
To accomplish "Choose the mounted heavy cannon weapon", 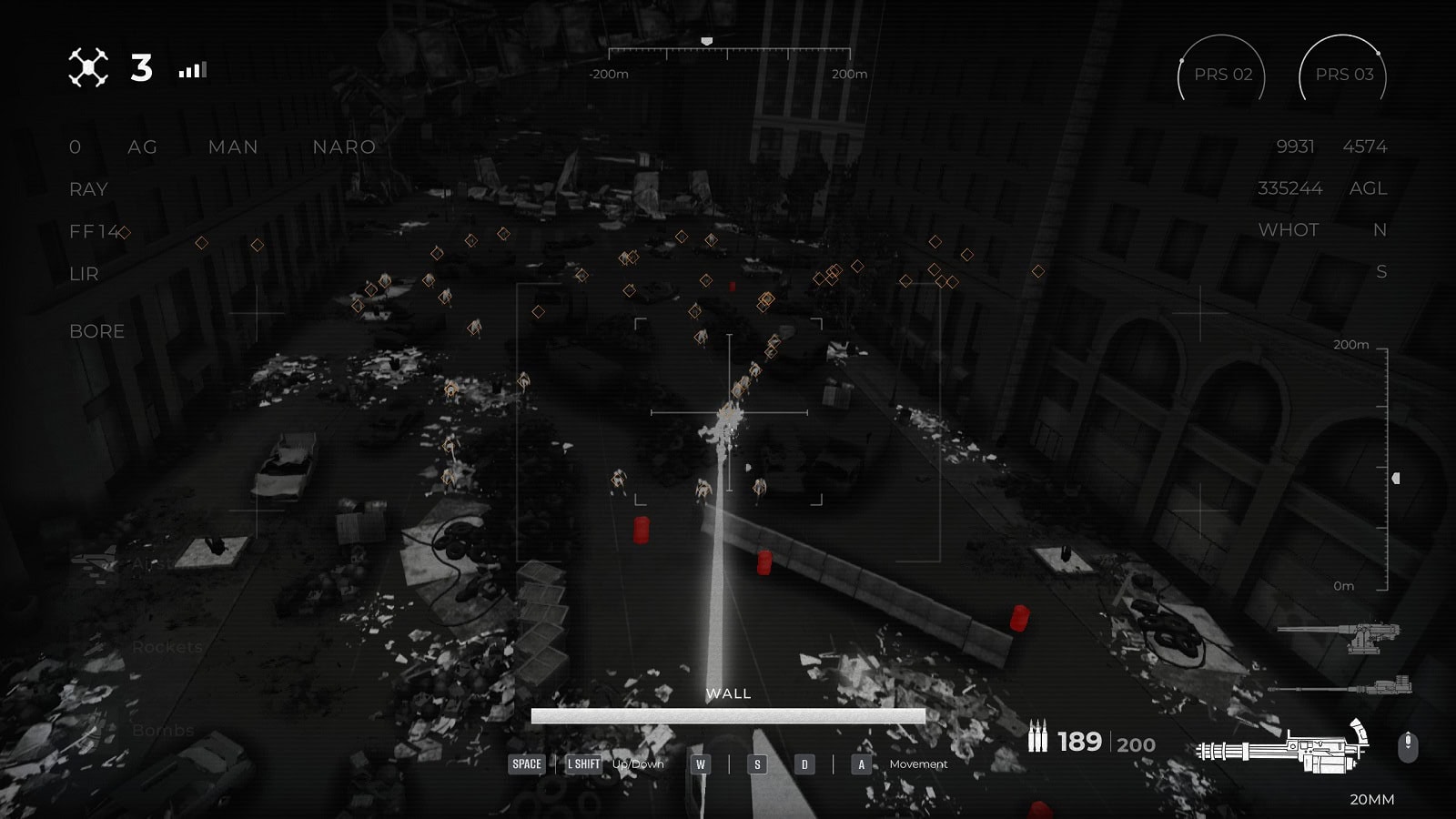I will [1342, 634].
